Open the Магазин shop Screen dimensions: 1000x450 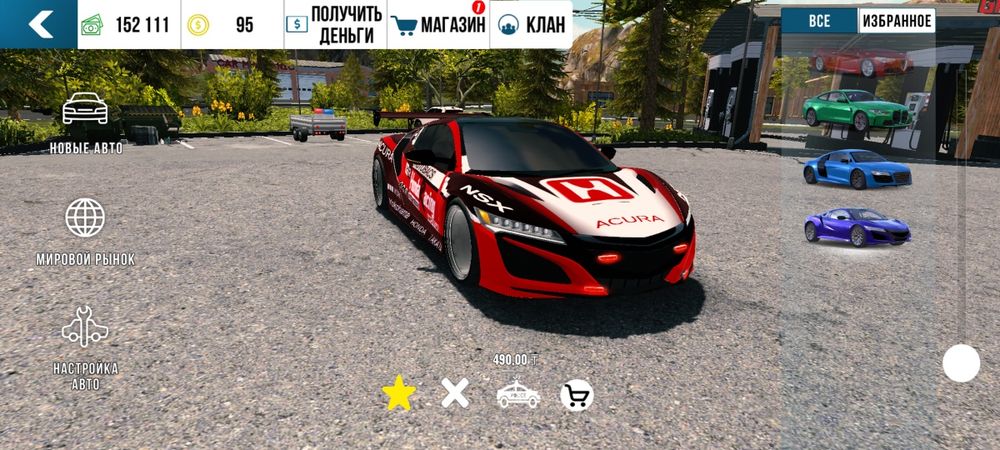click(437, 24)
